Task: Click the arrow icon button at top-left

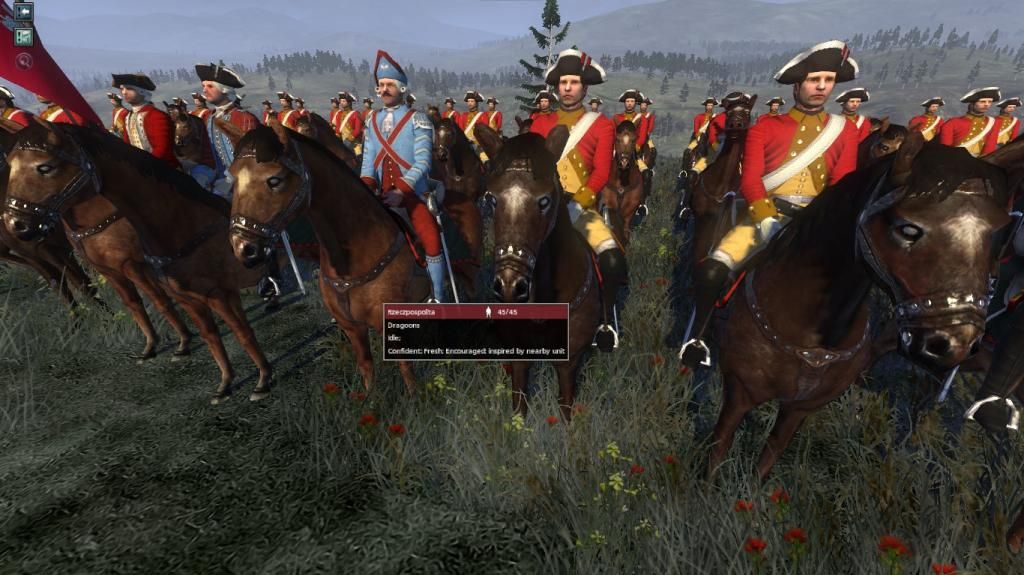Action: pyautogui.click(x=23, y=12)
